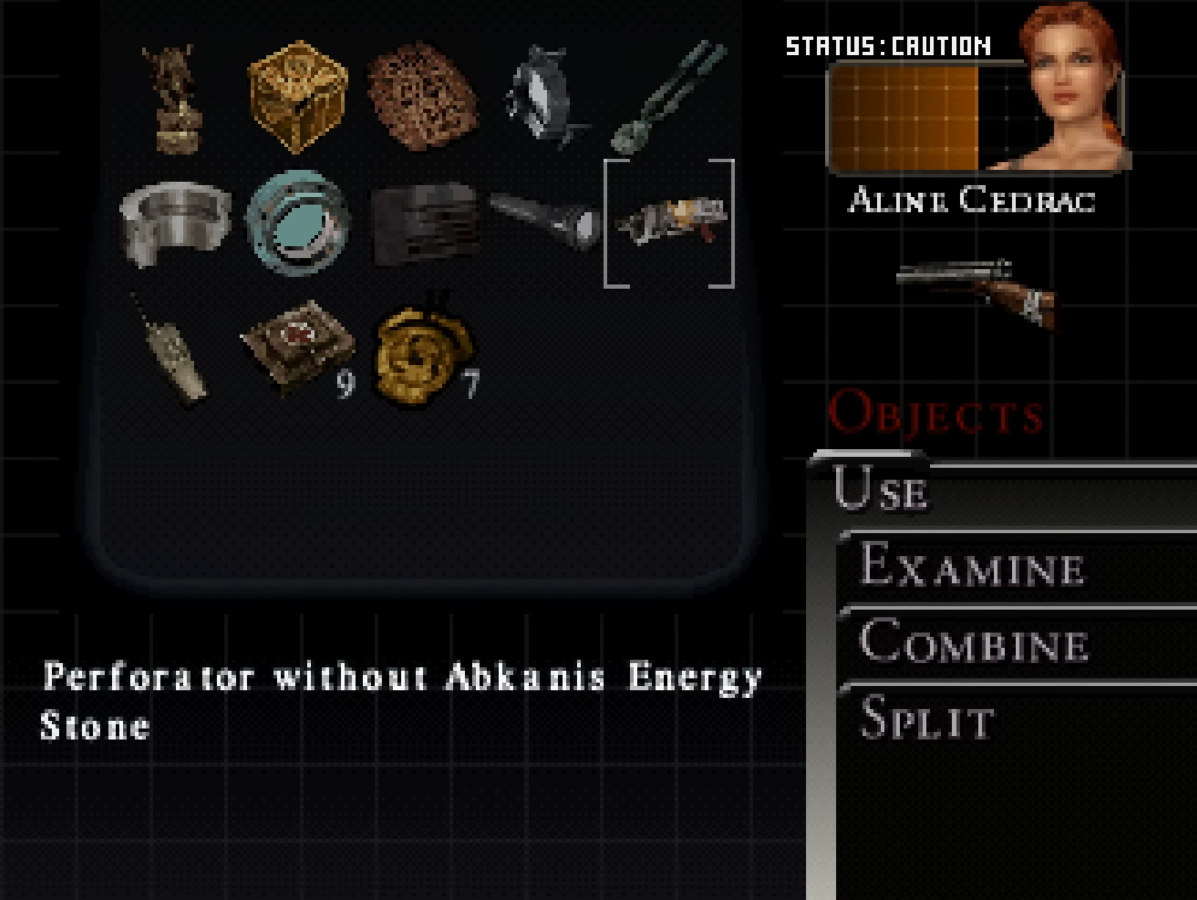1197x900 pixels.
Task: Select the flashlight in inventory
Action: click(x=546, y=220)
